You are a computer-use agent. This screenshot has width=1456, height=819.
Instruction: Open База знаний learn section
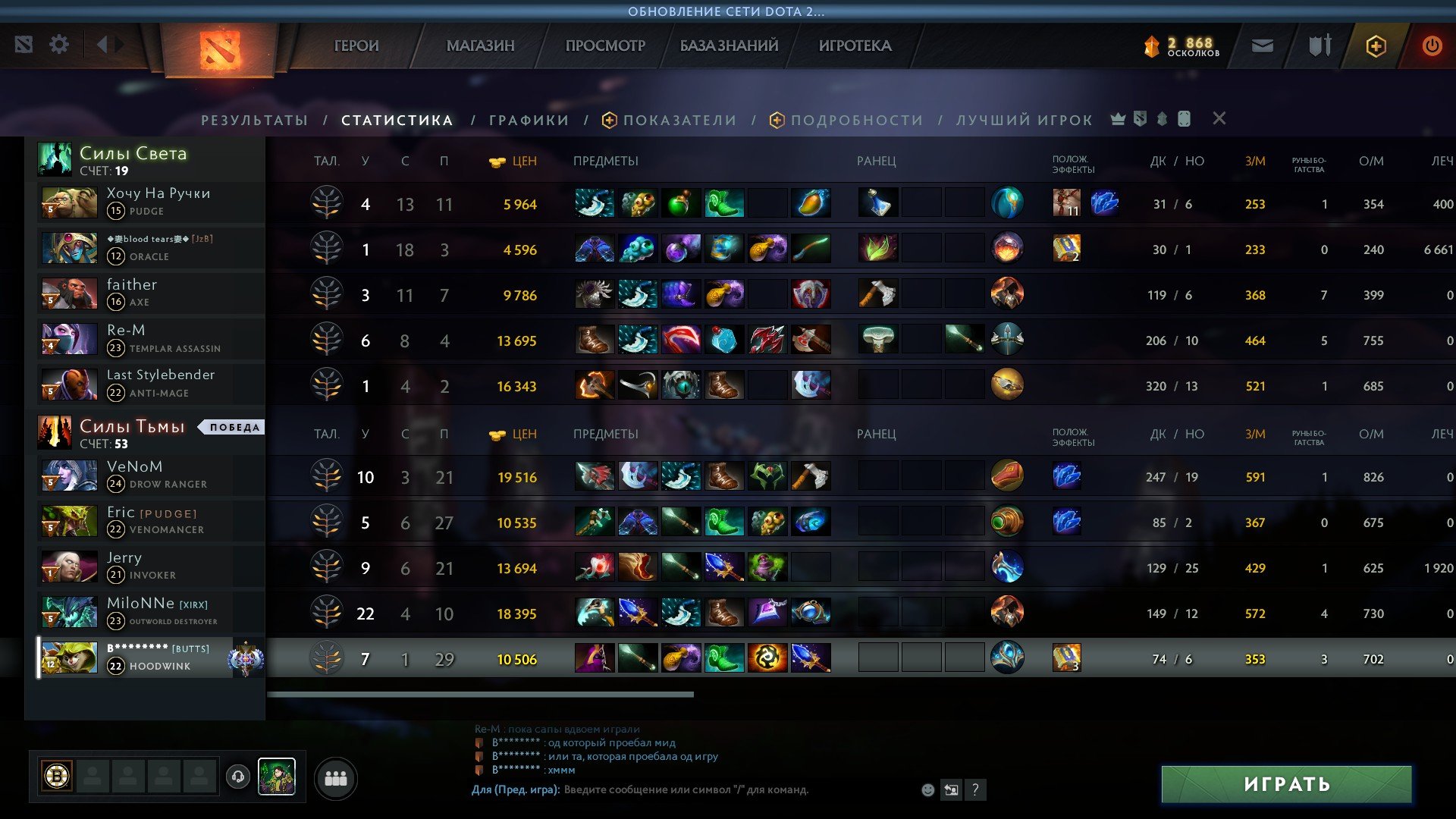pos(729,45)
